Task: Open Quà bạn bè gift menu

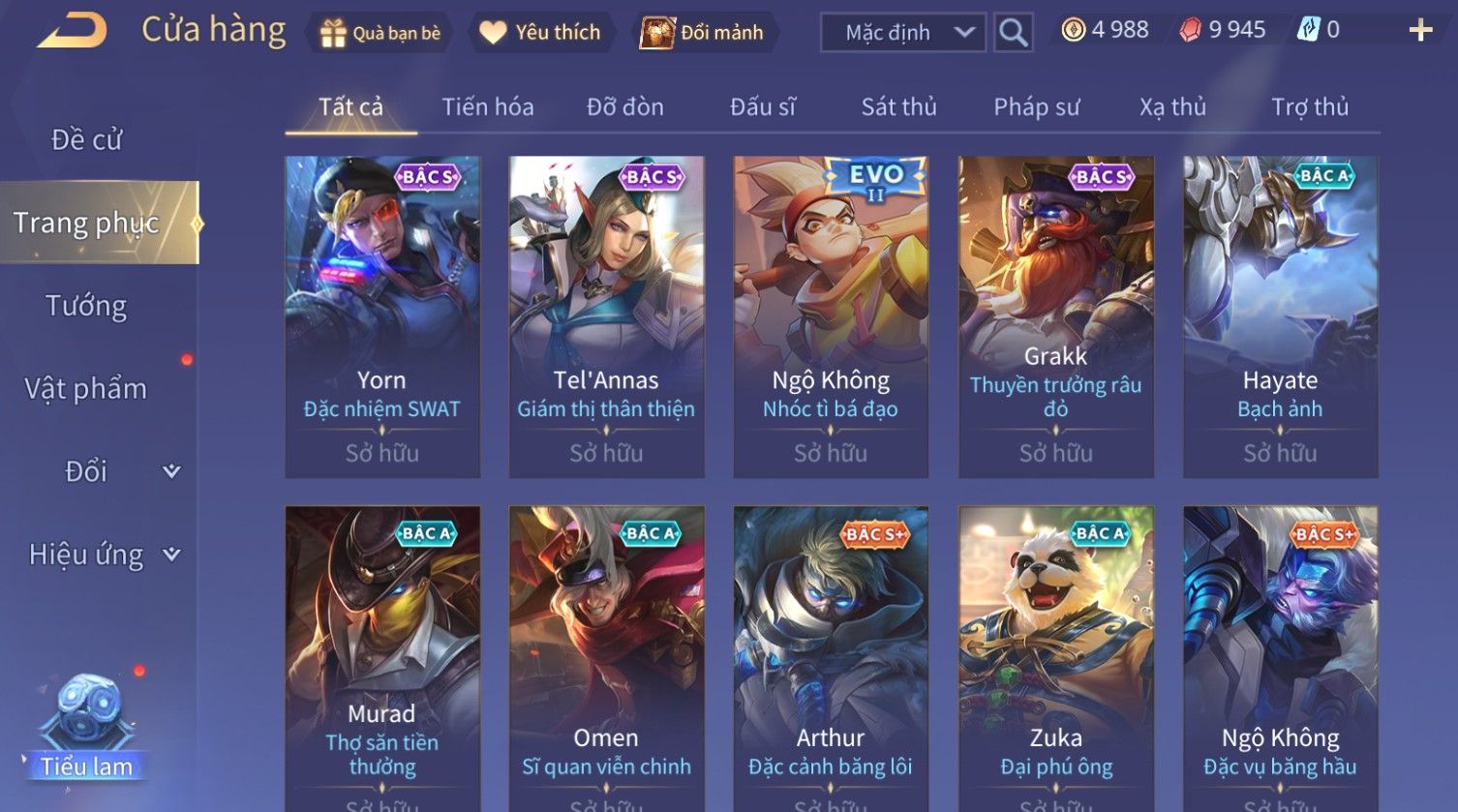Action: coord(380,33)
